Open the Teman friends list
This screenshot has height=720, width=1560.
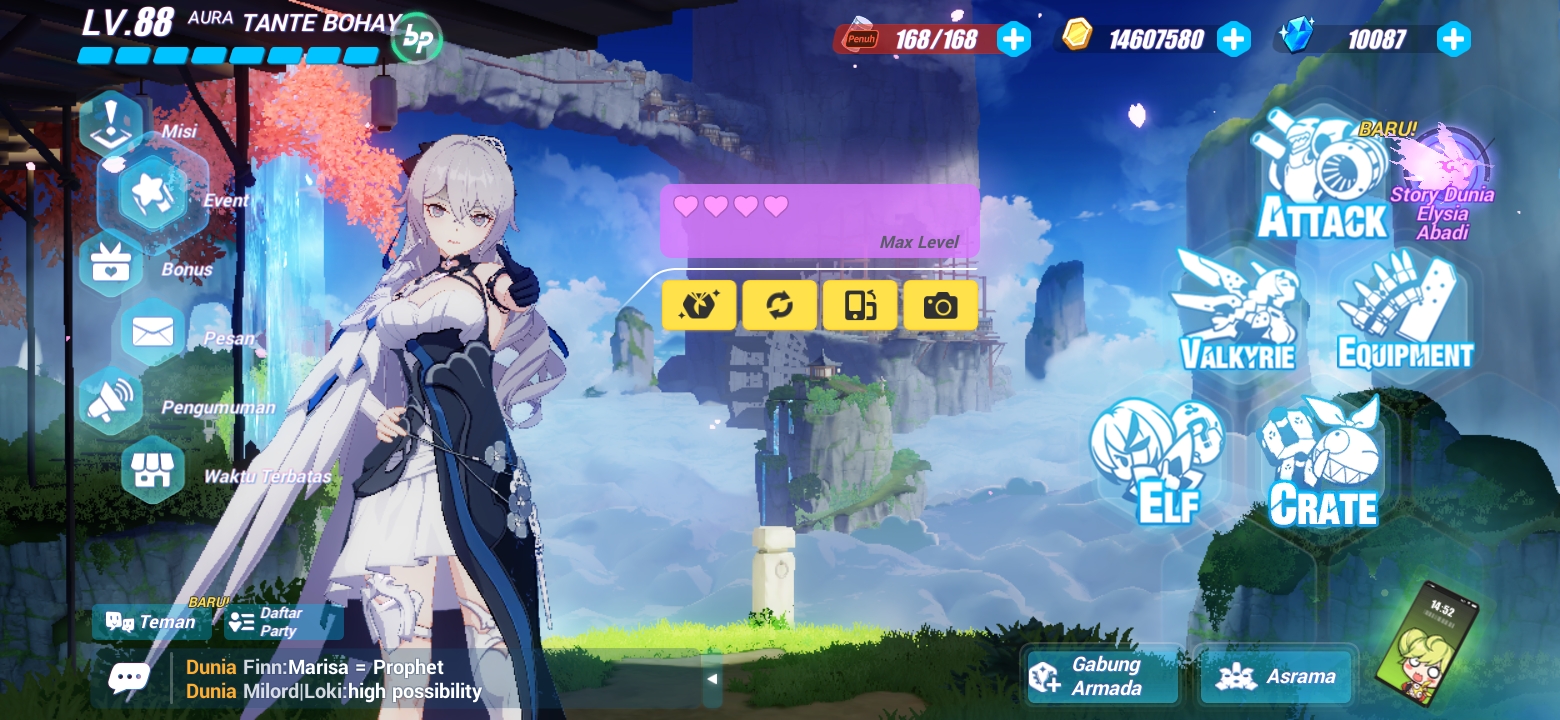(150, 622)
